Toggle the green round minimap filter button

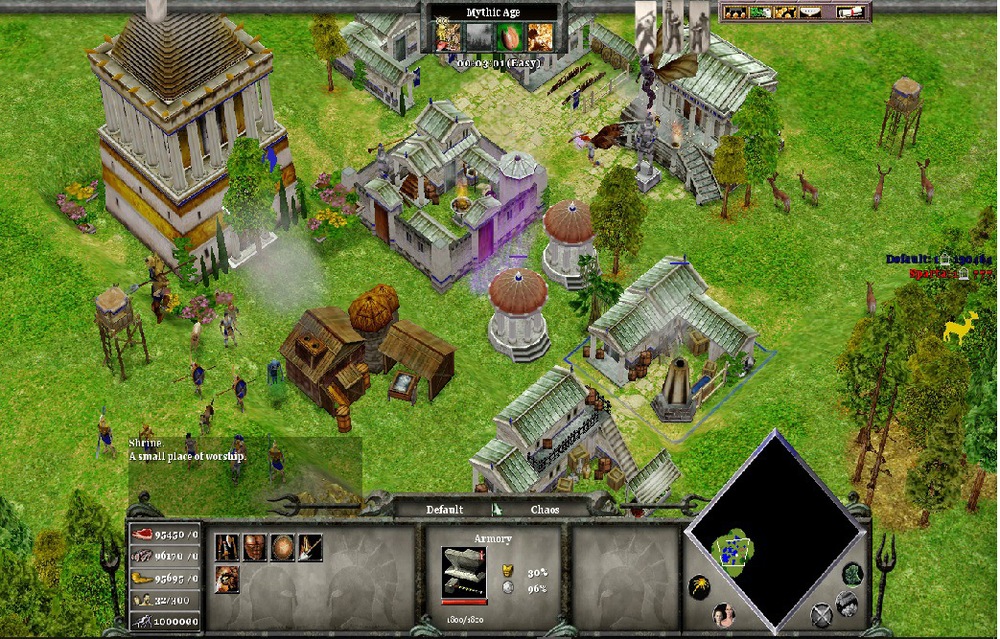[852, 574]
